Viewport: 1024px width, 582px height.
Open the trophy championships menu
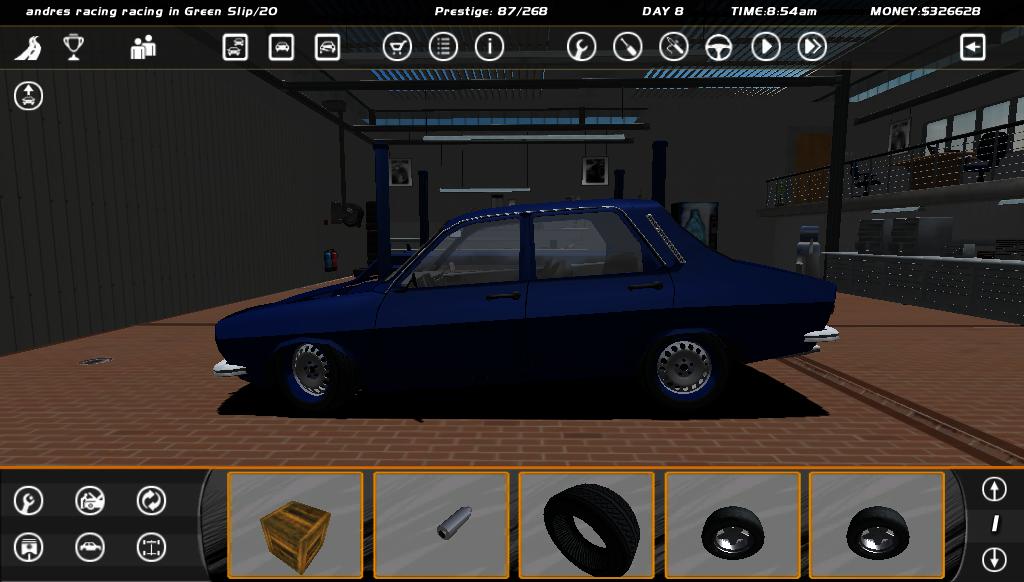(x=73, y=47)
